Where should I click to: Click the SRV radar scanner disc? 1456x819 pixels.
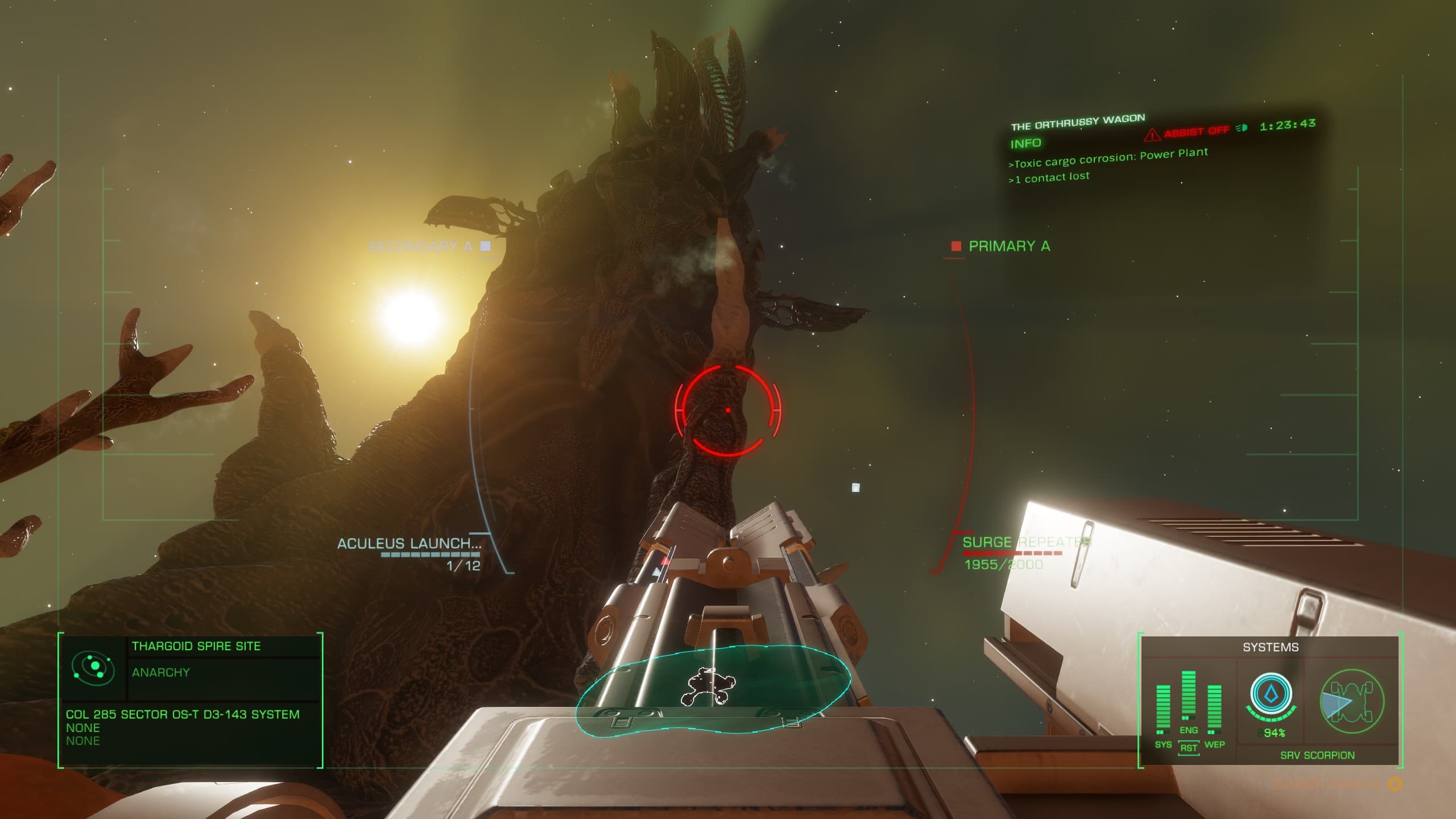click(713, 690)
